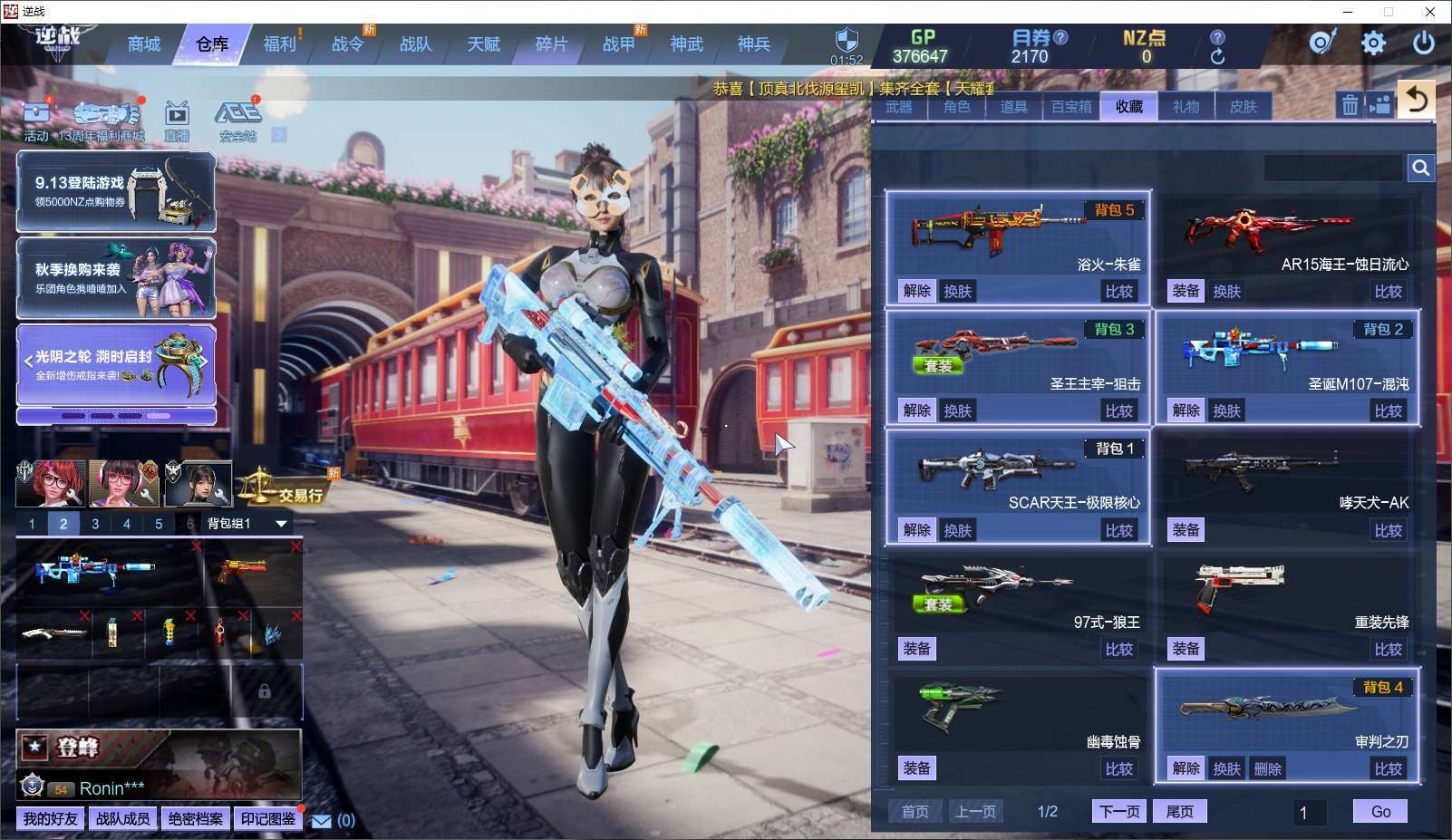Click the 9.13登陆游戏 event banner
This screenshot has height=840, width=1452.
[x=116, y=192]
